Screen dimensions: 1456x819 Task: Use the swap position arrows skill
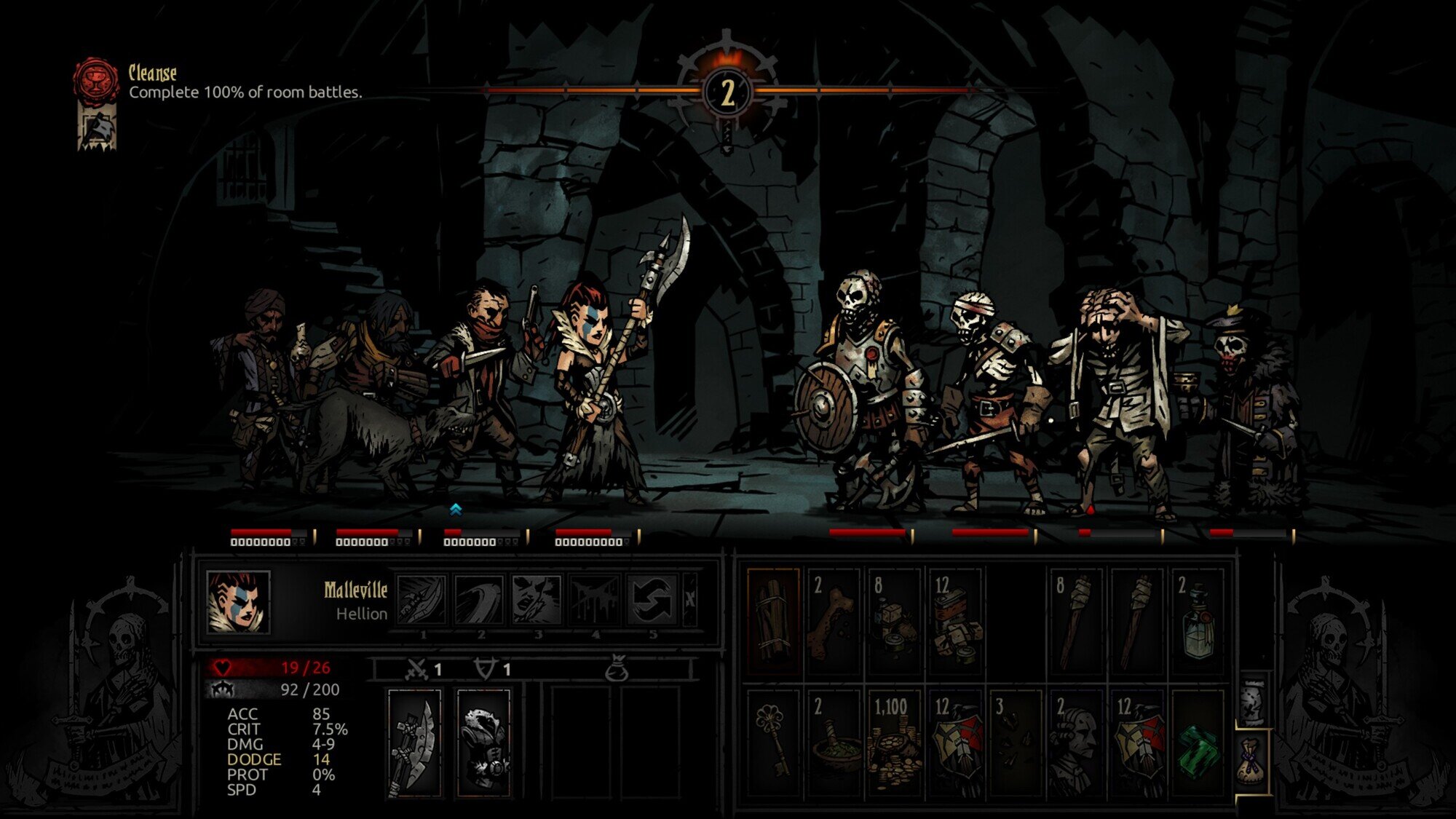coord(651,600)
